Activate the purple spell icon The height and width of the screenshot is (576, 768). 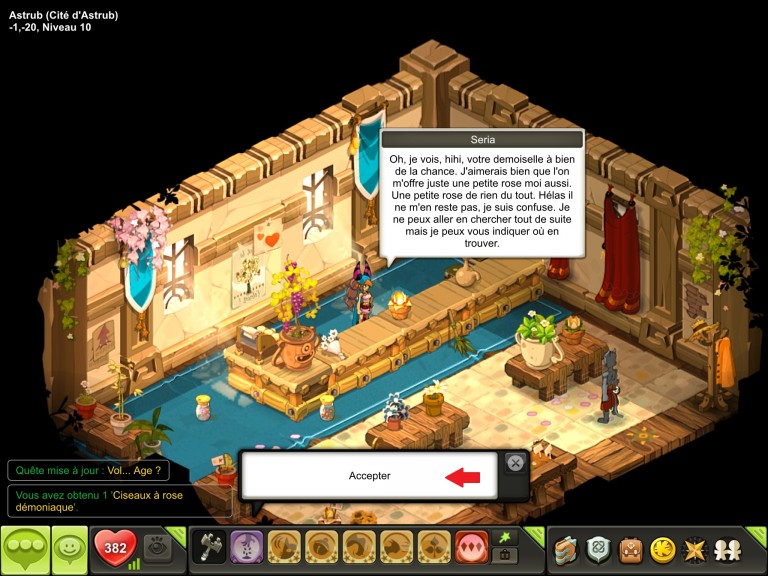point(246,547)
